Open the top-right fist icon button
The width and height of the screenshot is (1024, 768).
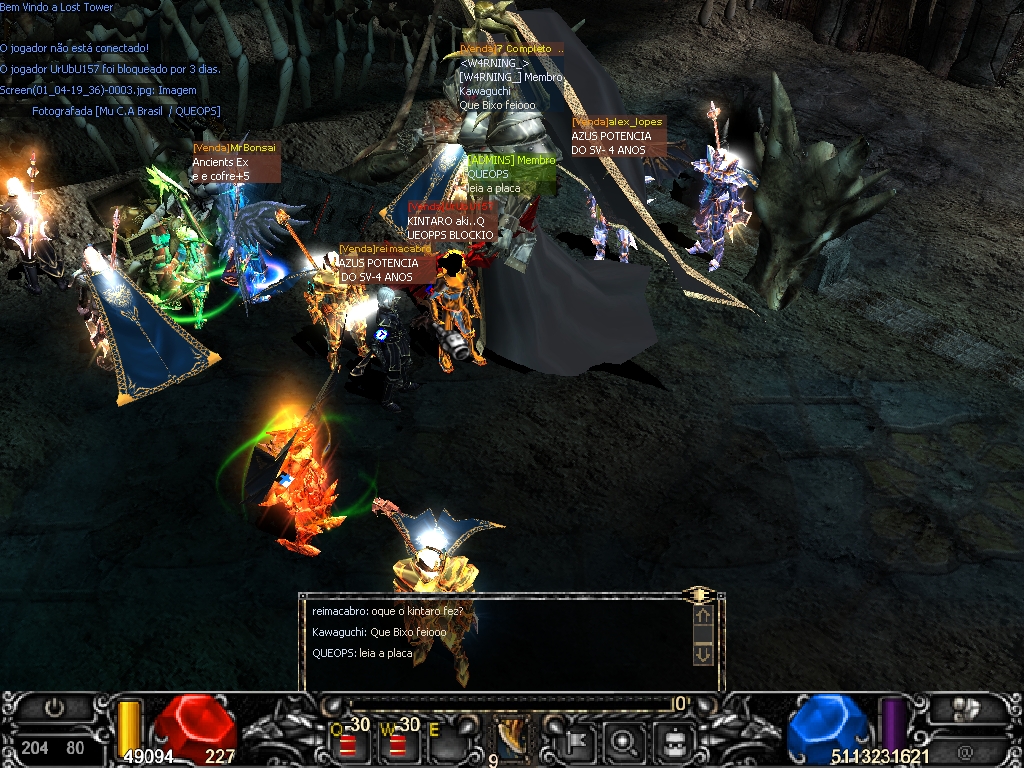tap(967, 709)
